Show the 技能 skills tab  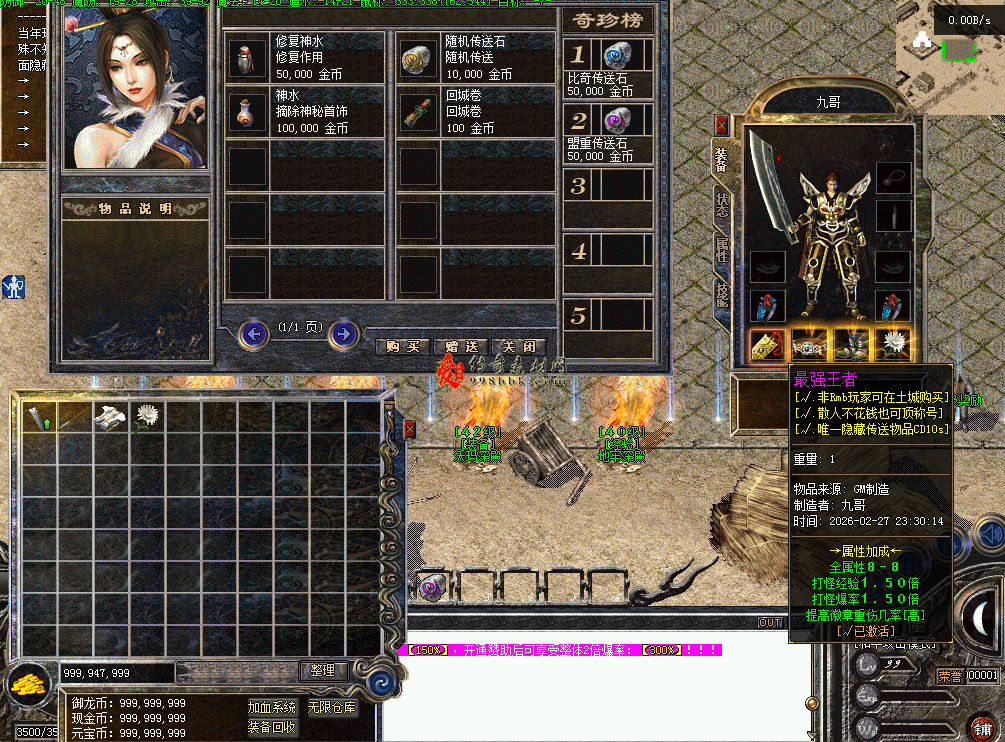coord(721,294)
